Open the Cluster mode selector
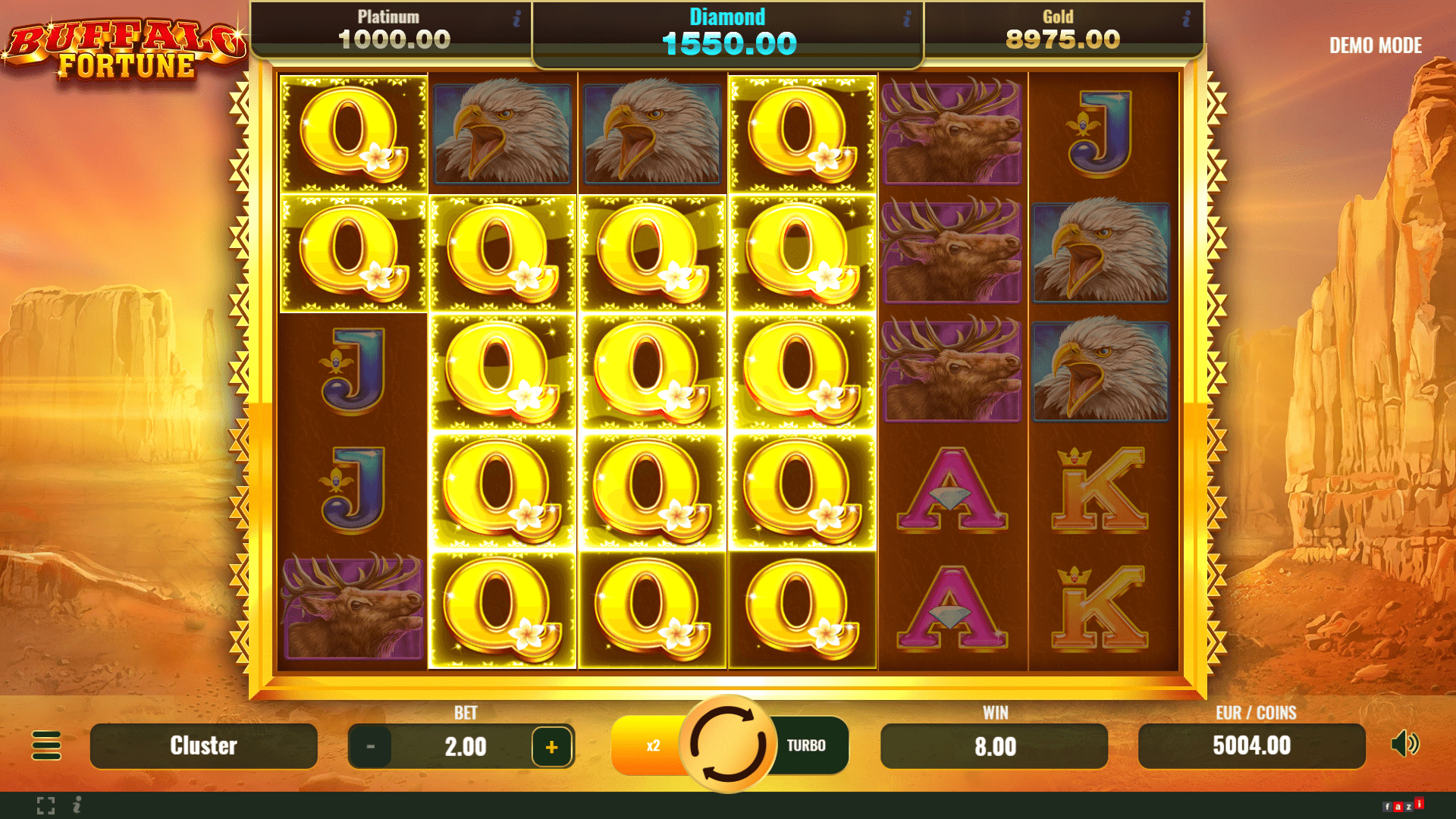 pos(202,746)
